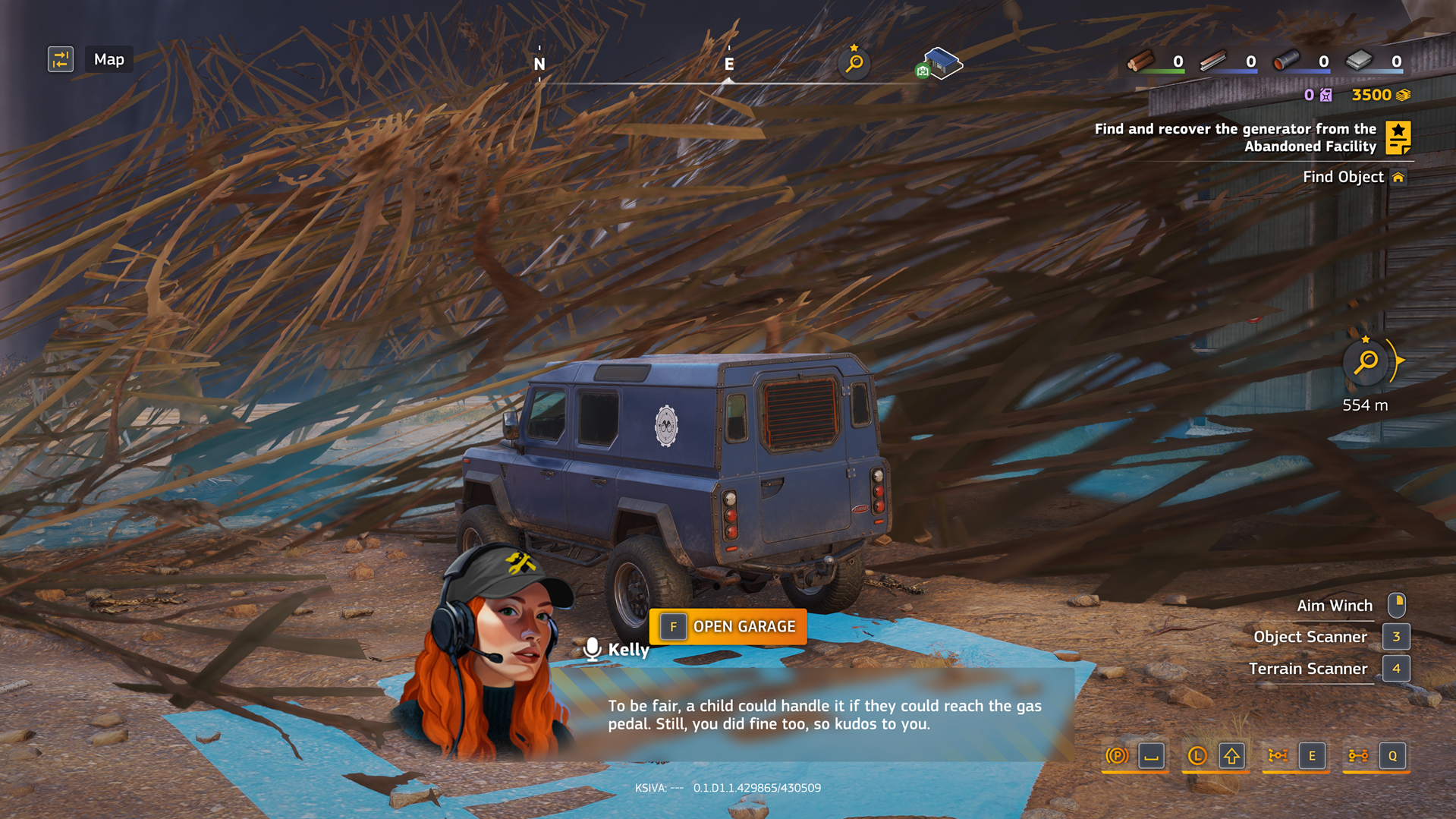
Task: Enable all-wheel drive with the E toggle
Action: [1313, 756]
